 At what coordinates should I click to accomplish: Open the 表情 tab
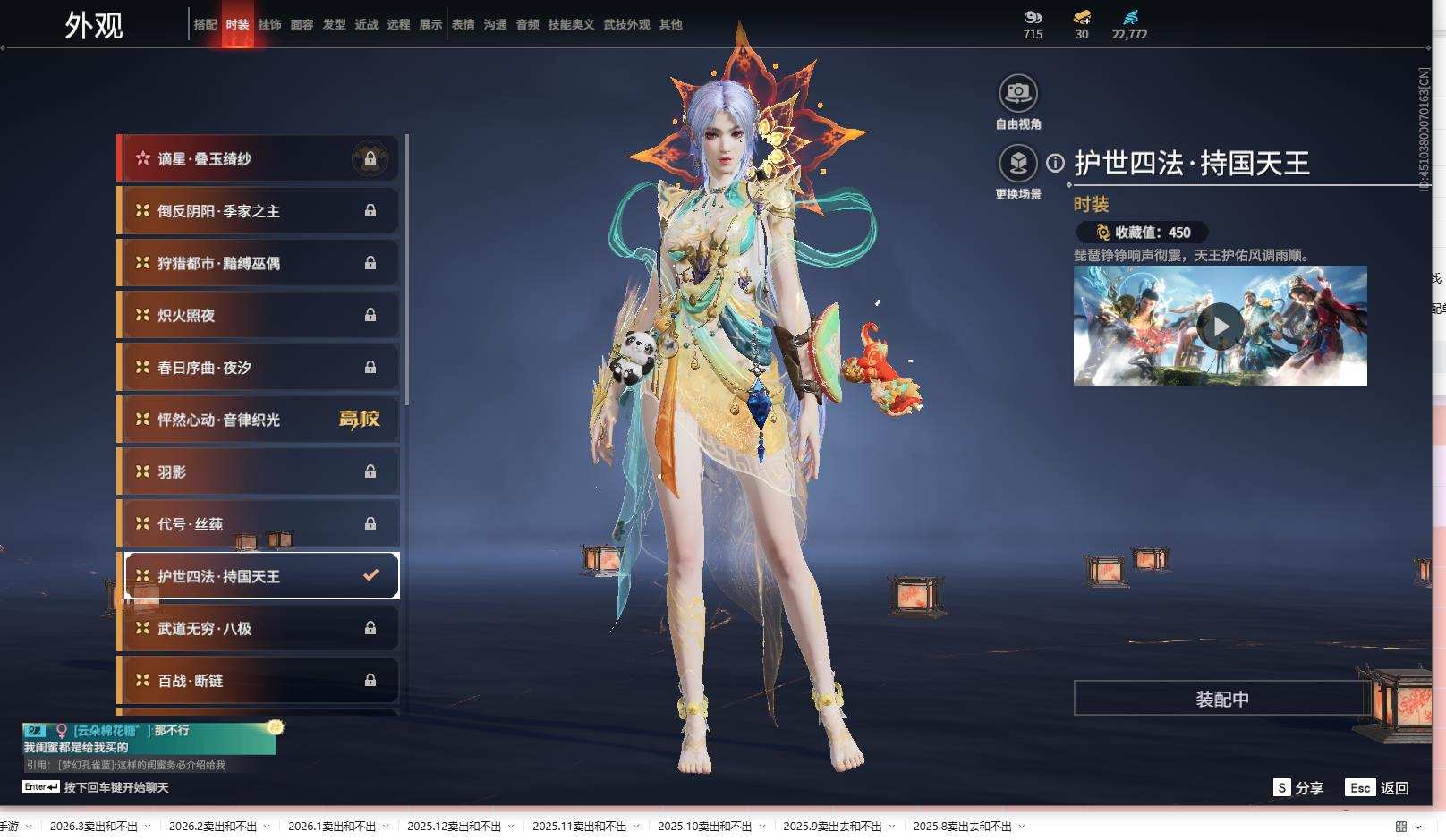click(x=463, y=25)
